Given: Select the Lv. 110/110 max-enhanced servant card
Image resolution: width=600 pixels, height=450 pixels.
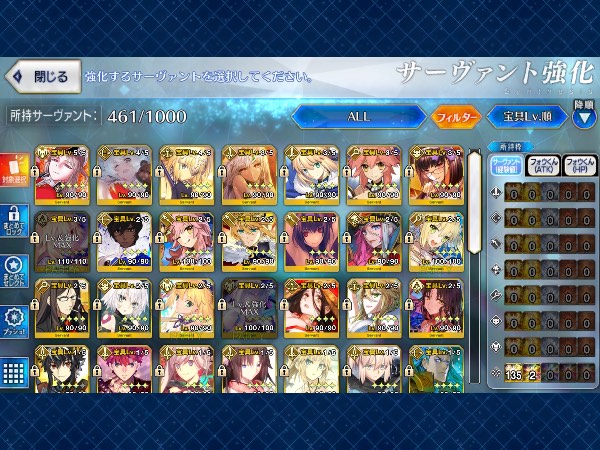Looking at the screenshot, I should [x=60, y=241].
